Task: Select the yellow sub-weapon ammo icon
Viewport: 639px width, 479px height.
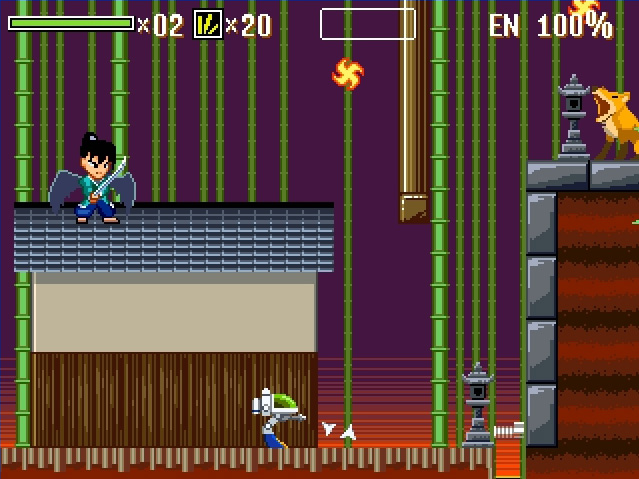Action: coord(207,24)
